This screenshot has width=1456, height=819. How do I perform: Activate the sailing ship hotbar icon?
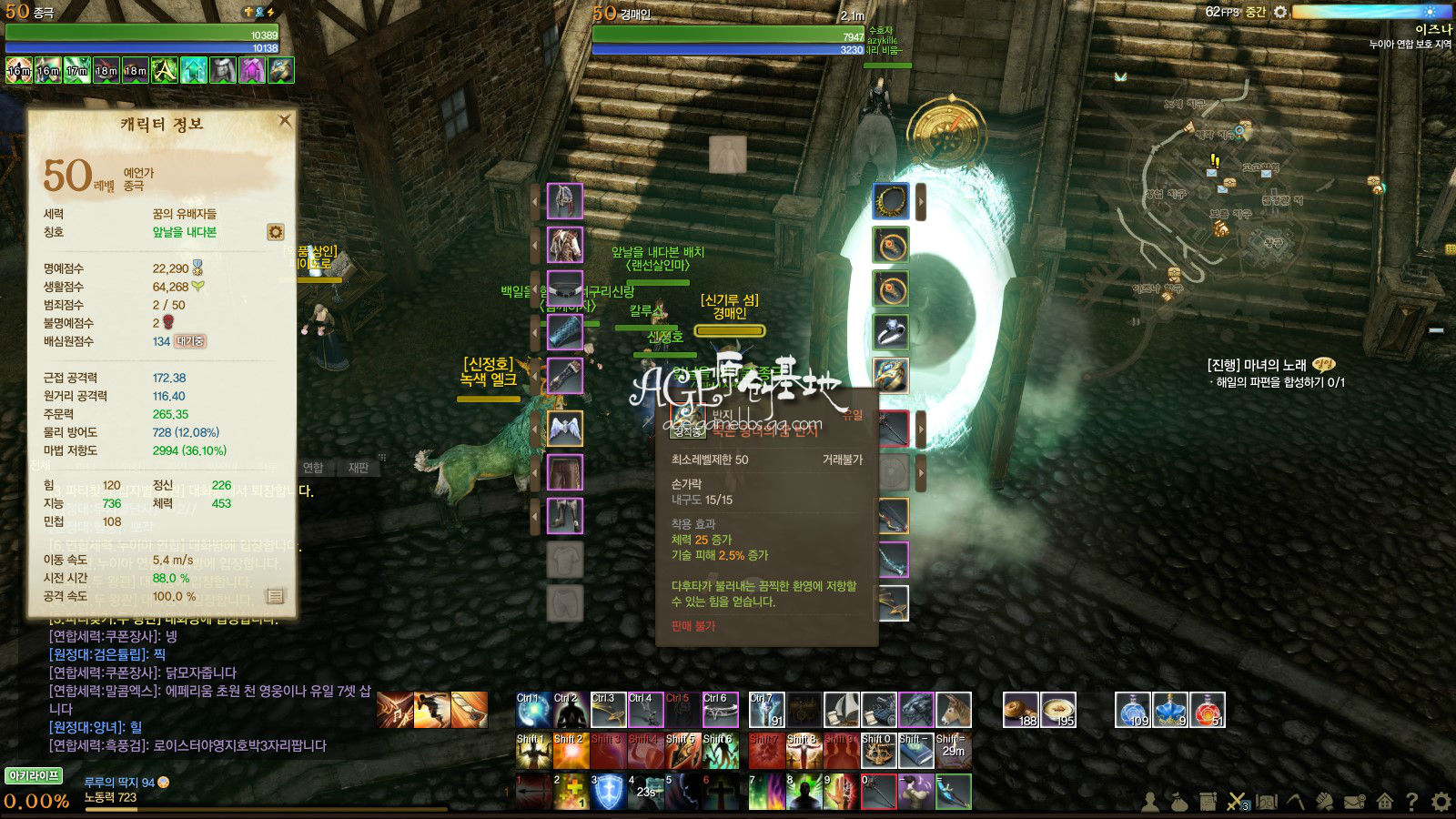coord(842,710)
